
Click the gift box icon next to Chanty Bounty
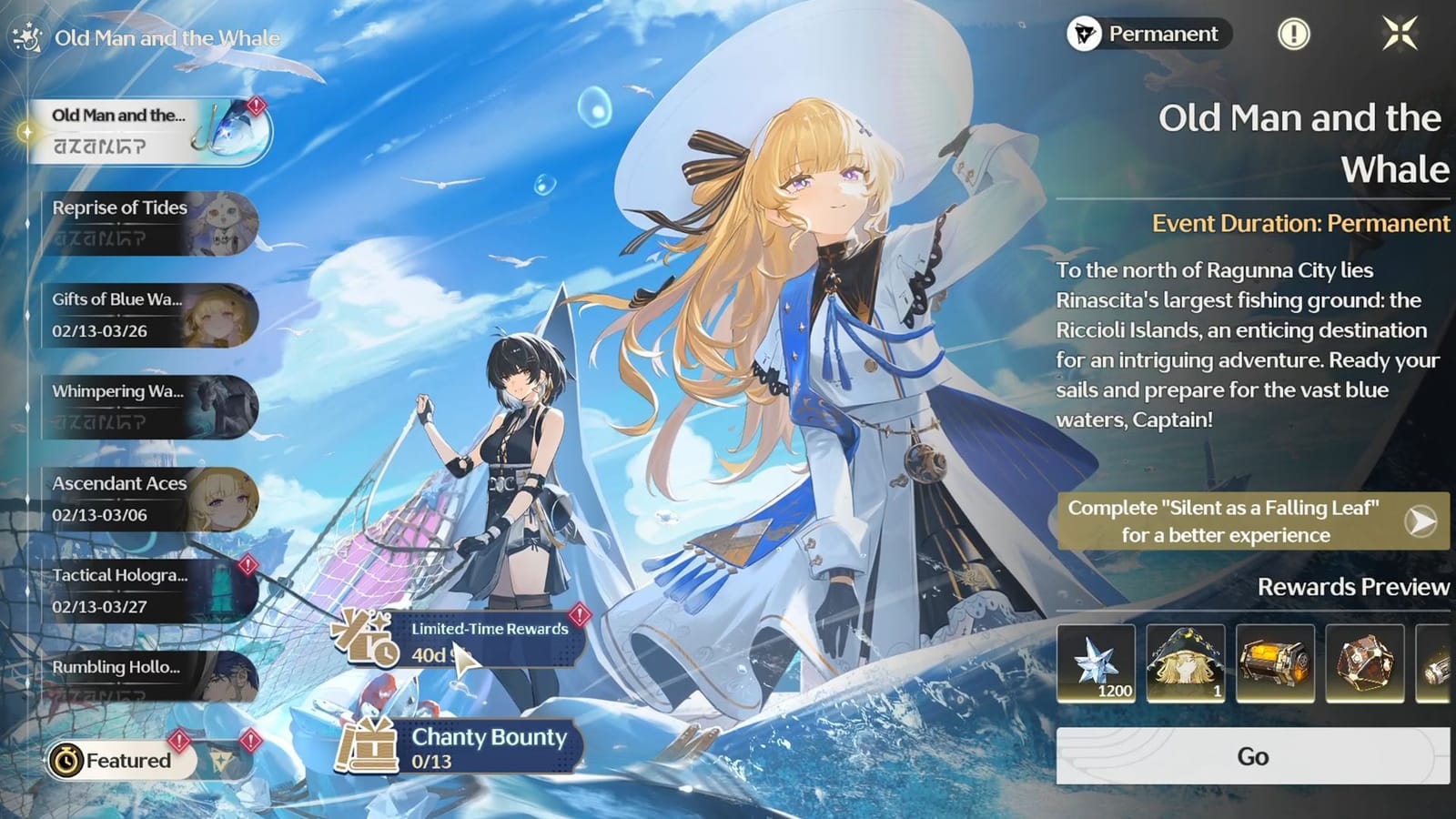pyautogui.click(x=373, y=748)
